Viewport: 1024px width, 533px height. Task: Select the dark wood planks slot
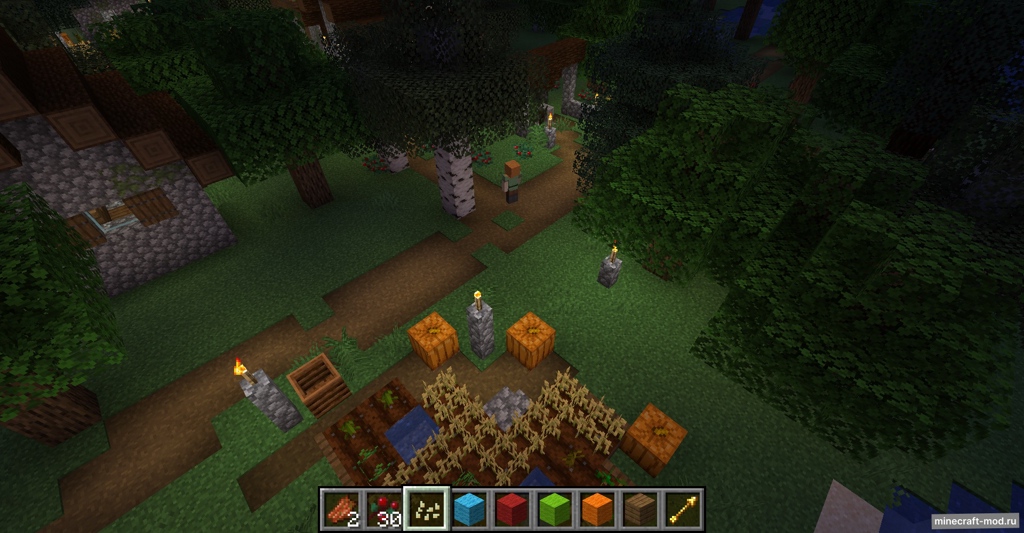640,510
